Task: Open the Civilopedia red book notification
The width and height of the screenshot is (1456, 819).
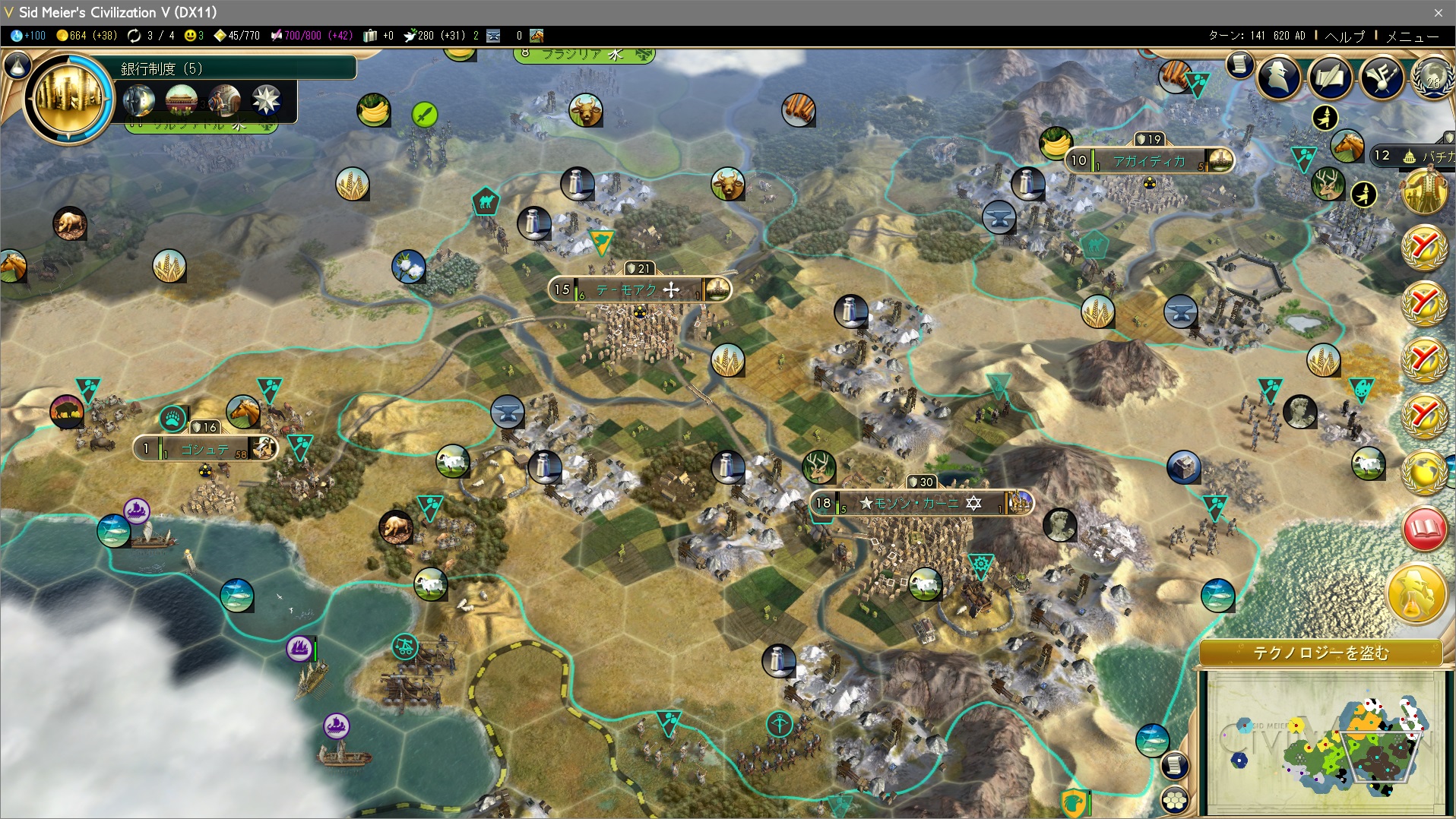Action: [x=1424, y=530]
